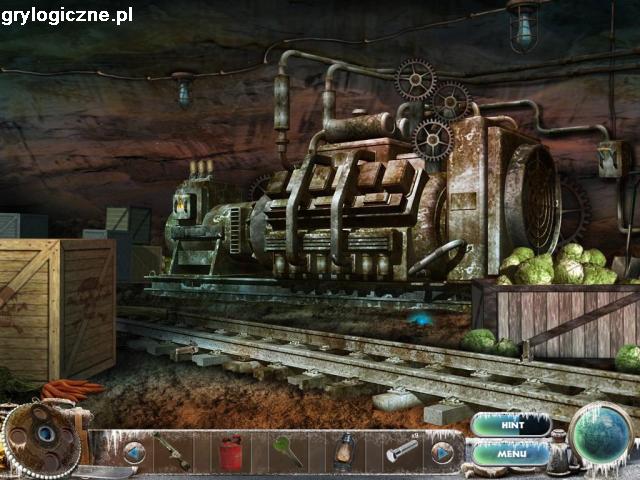Select the red gas canister in inventory

point(231,453)
